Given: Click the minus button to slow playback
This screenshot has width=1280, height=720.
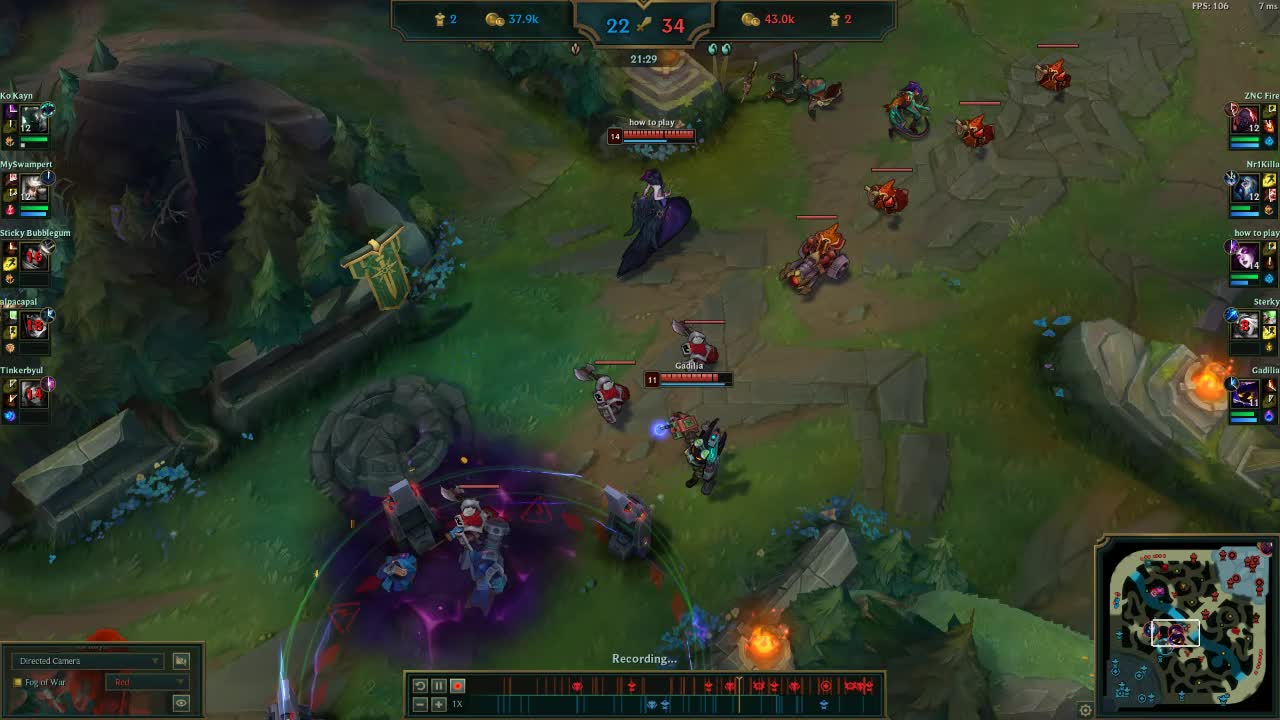Looking at the screenshot, I should pos(419,704).
